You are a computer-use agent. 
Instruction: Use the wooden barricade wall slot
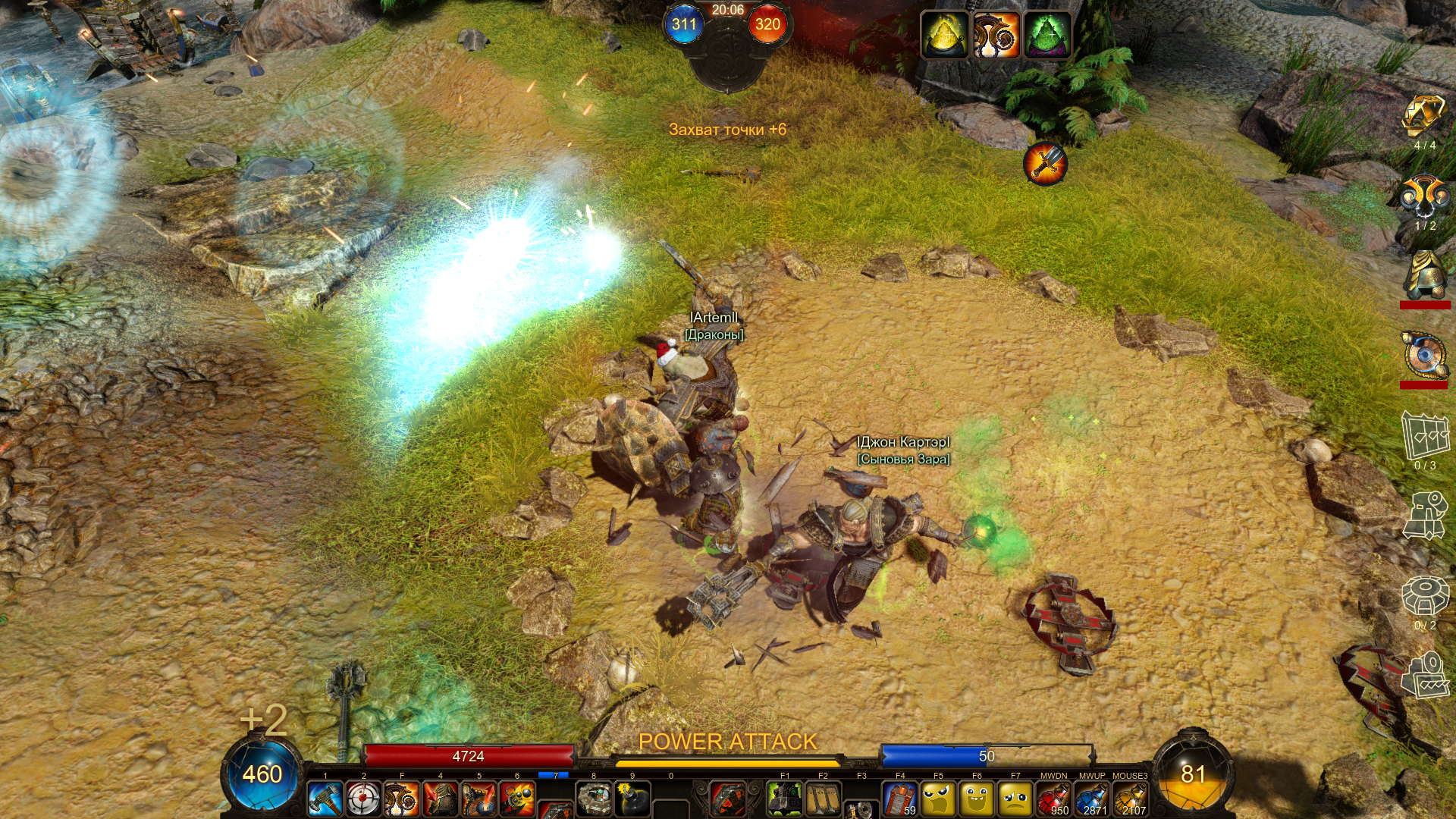pos(823,799)
